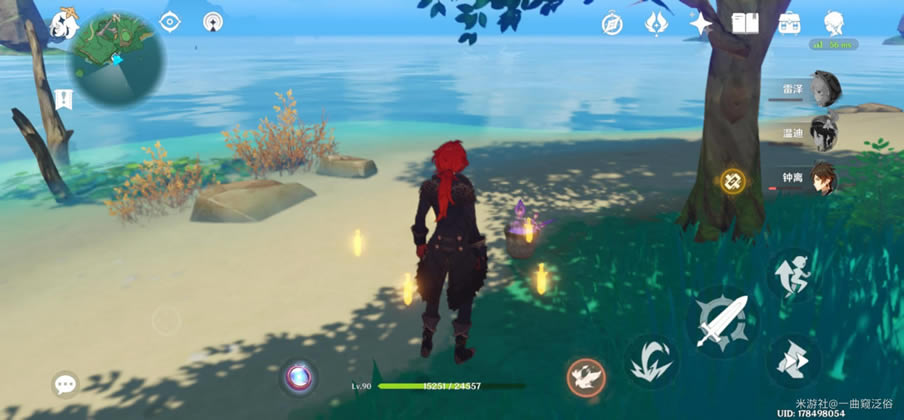
Task: Switch to party member 雷泽
Action: point(824,88)
